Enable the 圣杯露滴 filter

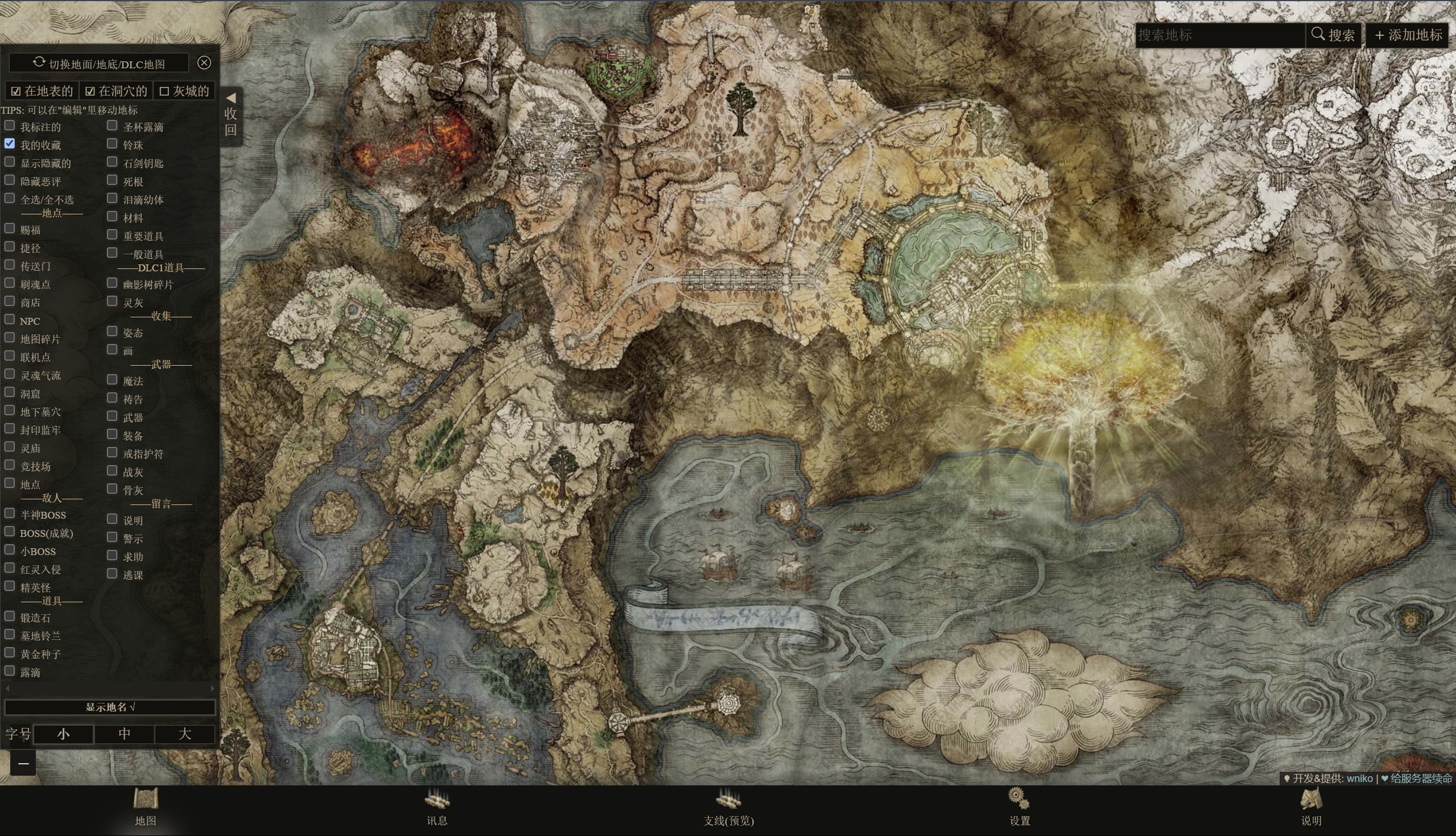click(x=113, y=126)
